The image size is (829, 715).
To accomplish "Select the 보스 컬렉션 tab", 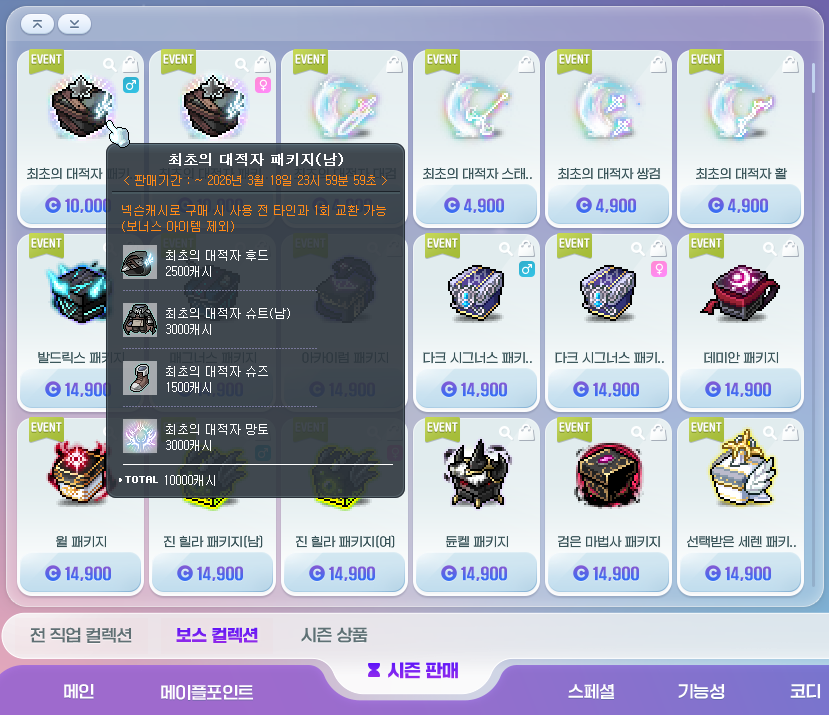I will click(x=216, y=635).
